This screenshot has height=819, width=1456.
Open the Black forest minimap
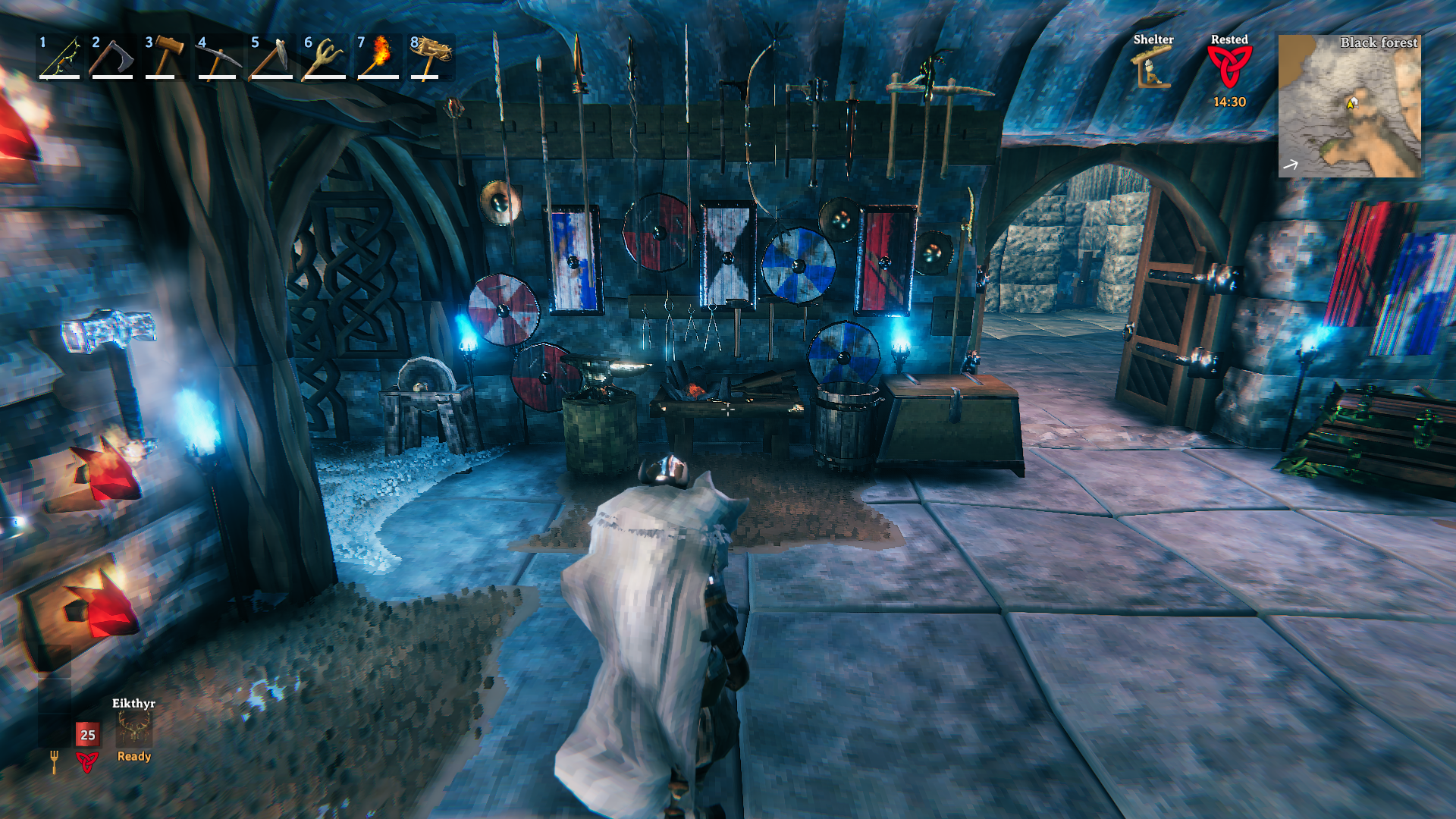[1350, 106]
